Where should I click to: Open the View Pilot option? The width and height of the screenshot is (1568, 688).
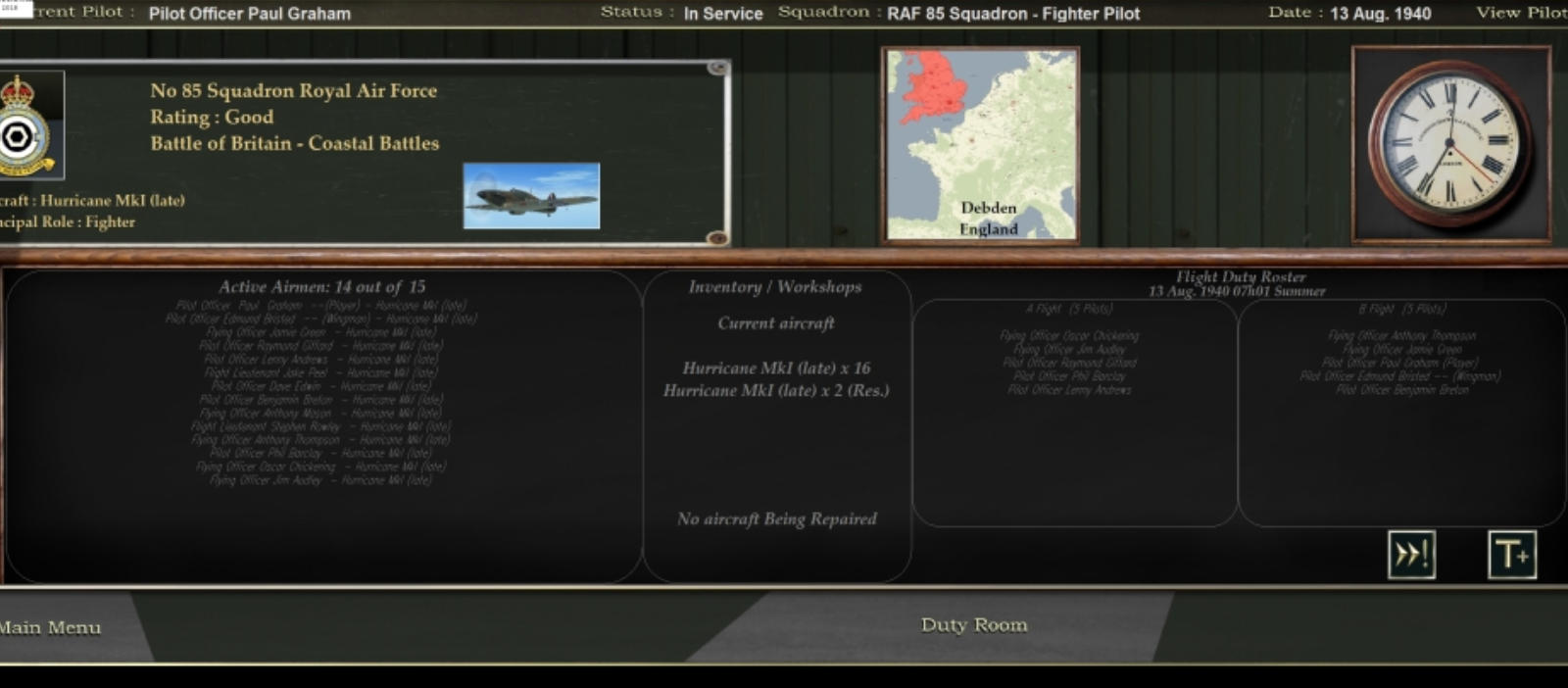(x=1521, y=13)
